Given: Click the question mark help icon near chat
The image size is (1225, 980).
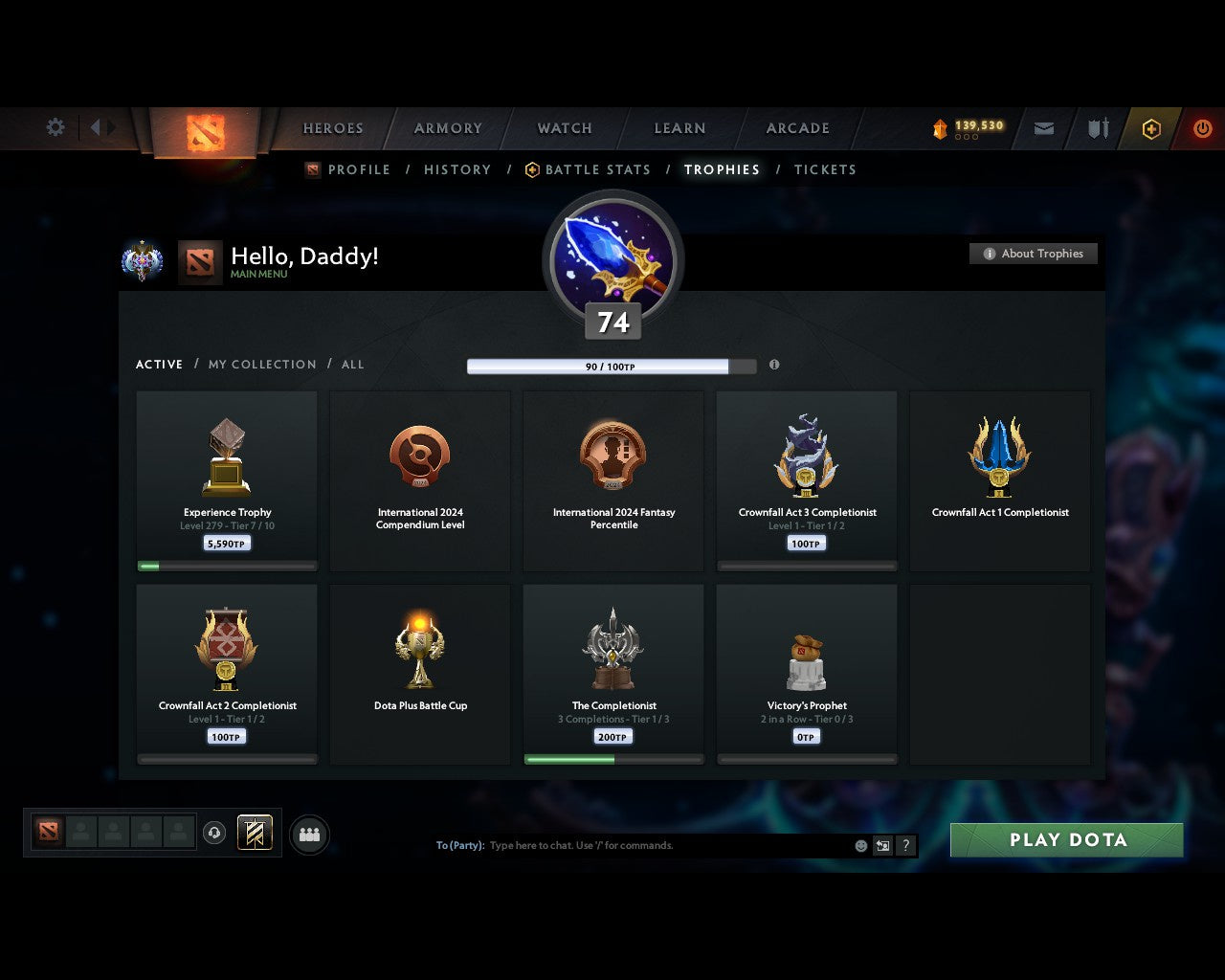Looking at the screenshot, I should [x=905, y=845].
